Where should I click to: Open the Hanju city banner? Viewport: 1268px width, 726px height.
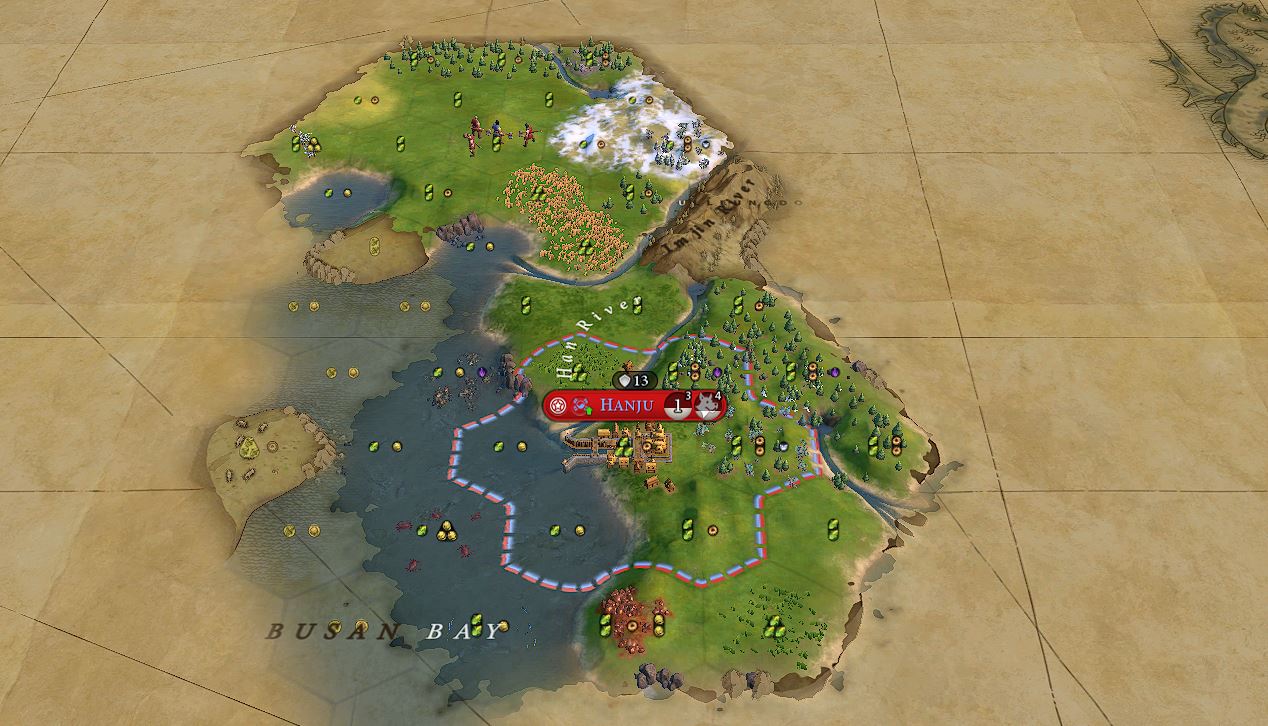627,406
